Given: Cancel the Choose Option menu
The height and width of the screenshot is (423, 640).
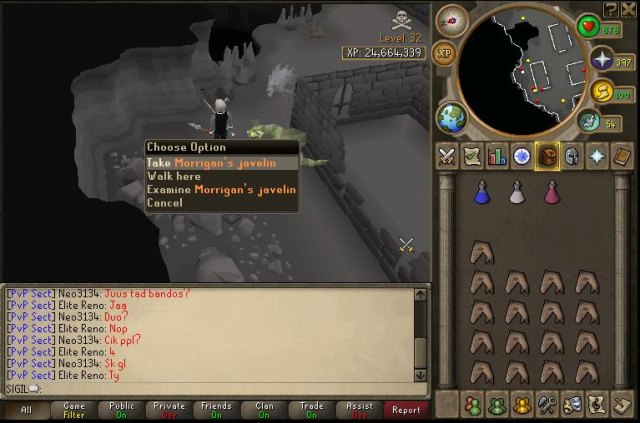Looking at the screenshot, I should click(x=165, y=202).
